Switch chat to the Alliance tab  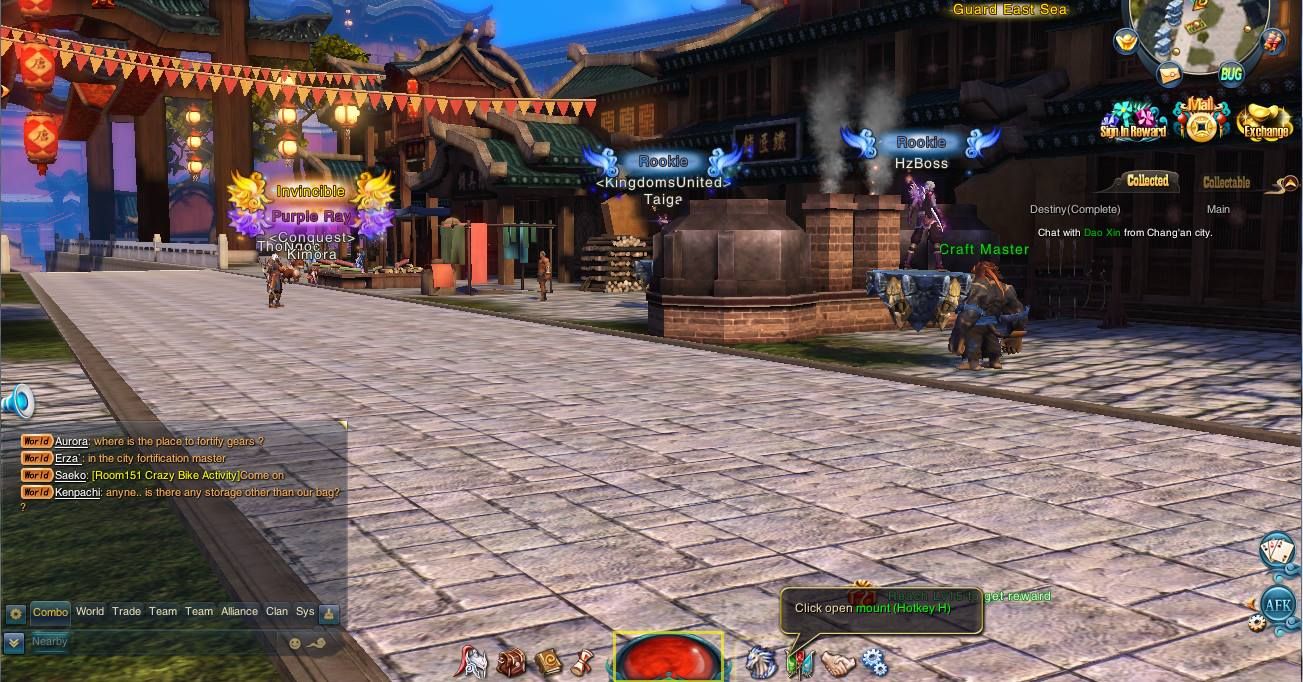click(x=239, y=612)
